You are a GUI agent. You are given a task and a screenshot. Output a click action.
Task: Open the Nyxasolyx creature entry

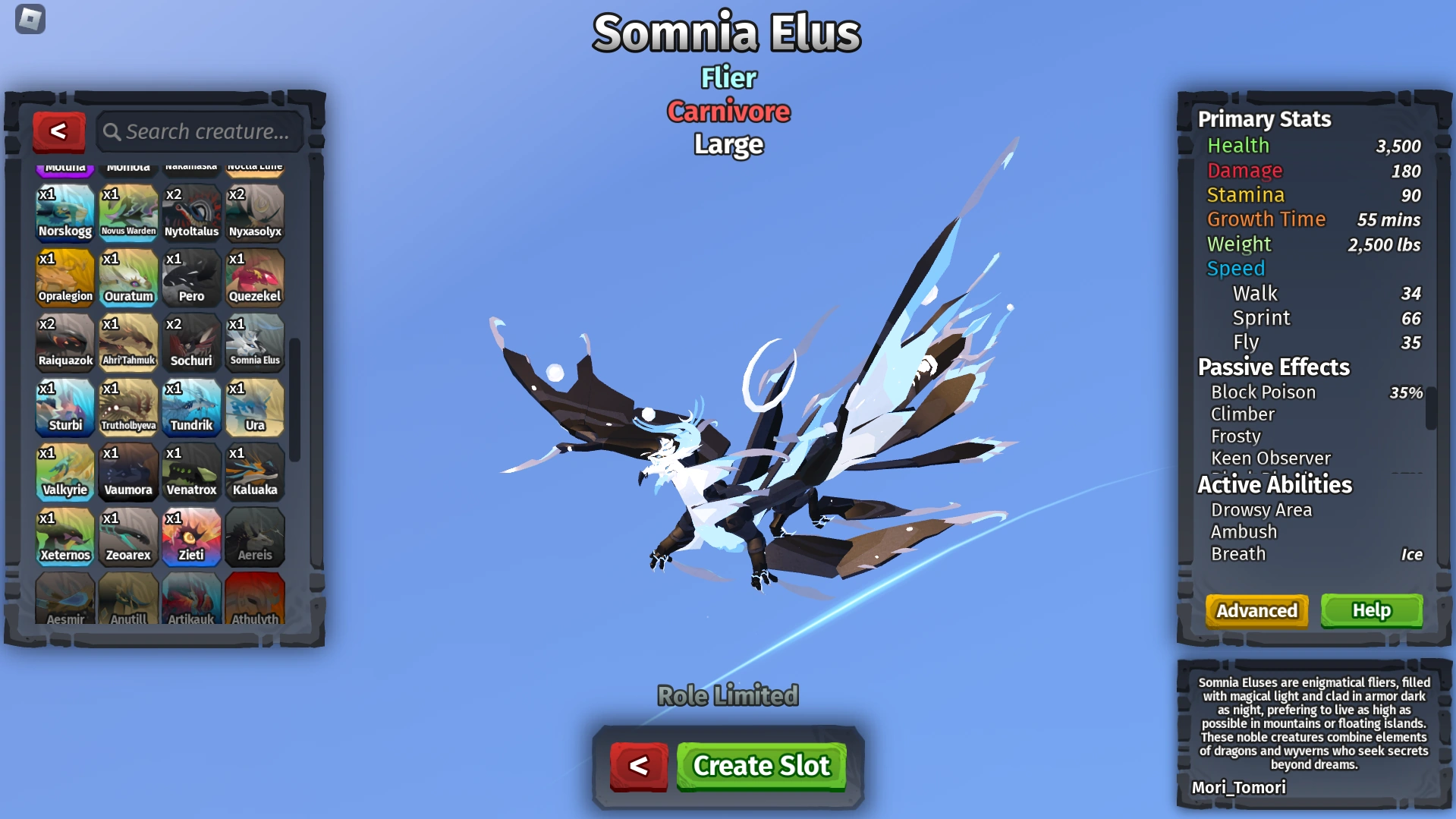click(255, 213)
